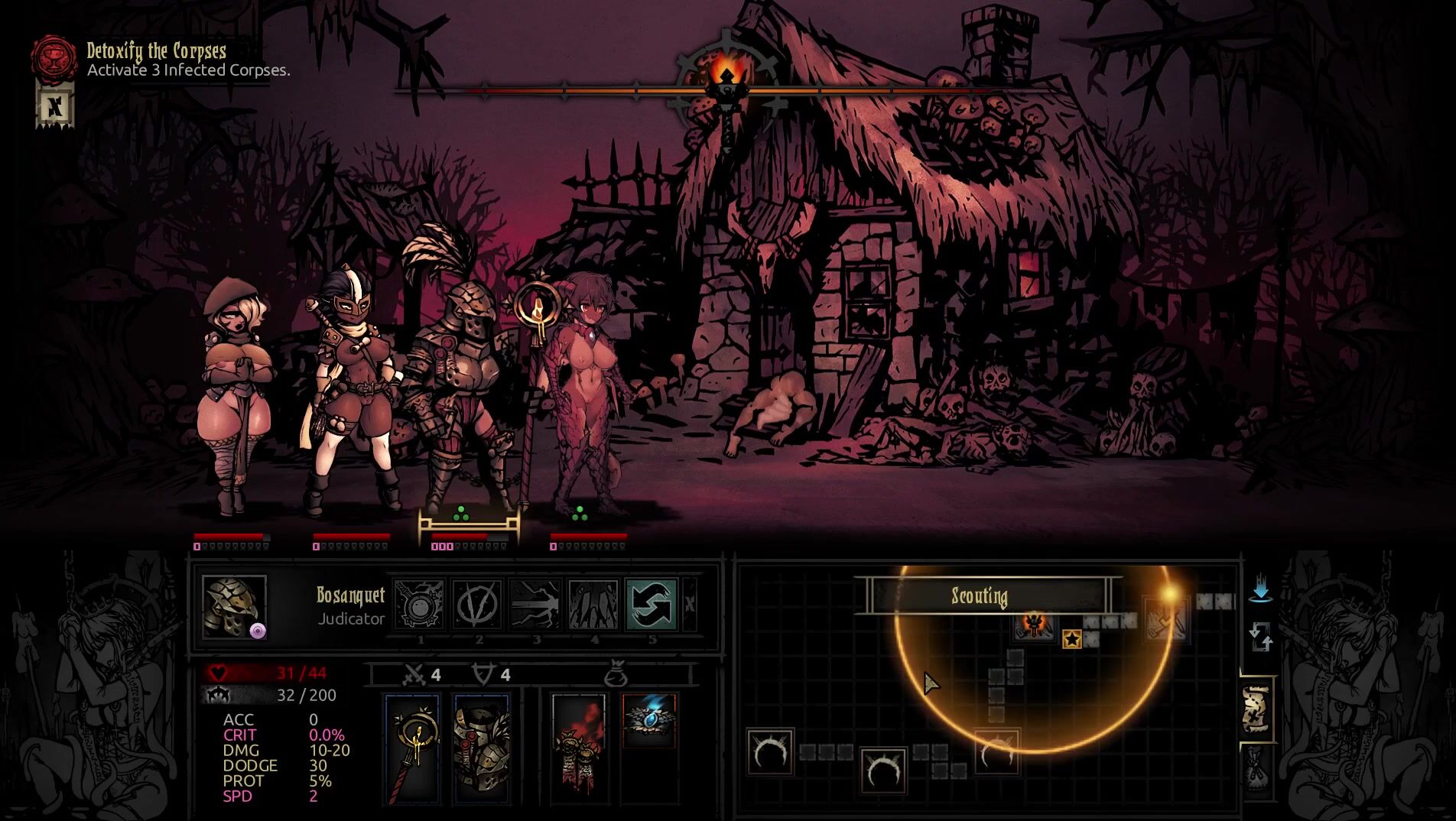Select the gold star room on map
The width and height of the screenshot is (1456, 821).
coord(1072,639)
